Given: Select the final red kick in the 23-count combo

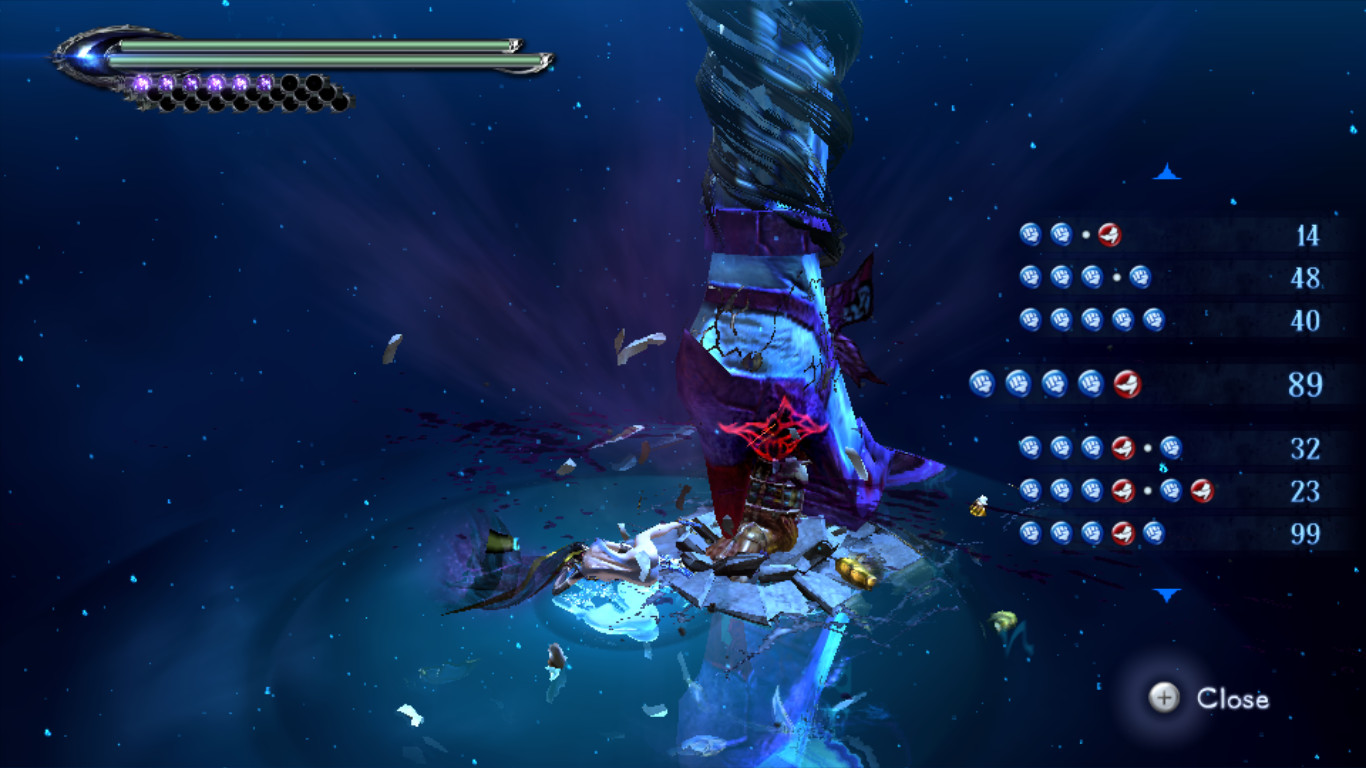Looking at the screenshot, I should (x=1200, y=490).
